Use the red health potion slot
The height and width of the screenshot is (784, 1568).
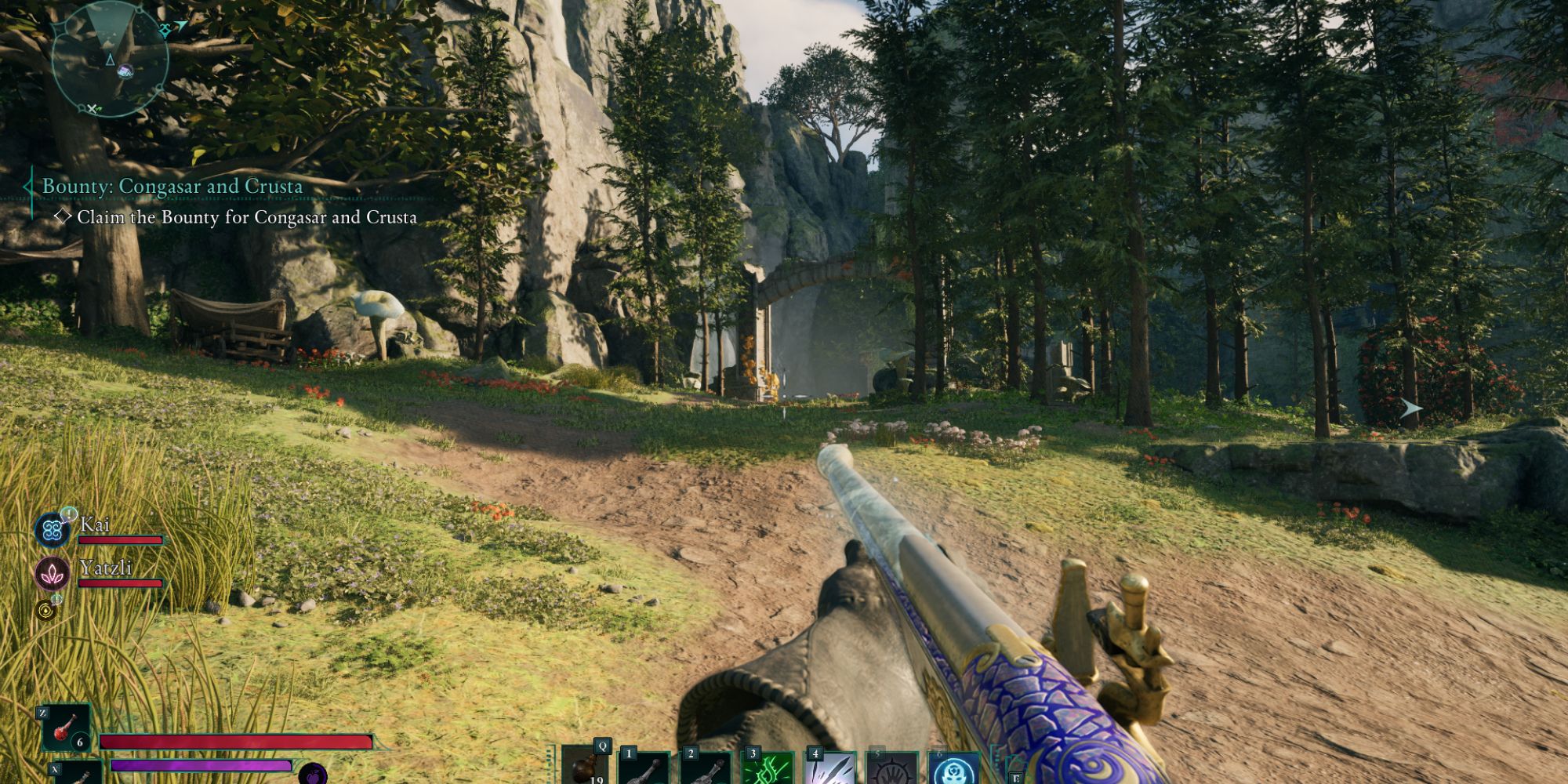click(x=66, y=726)
